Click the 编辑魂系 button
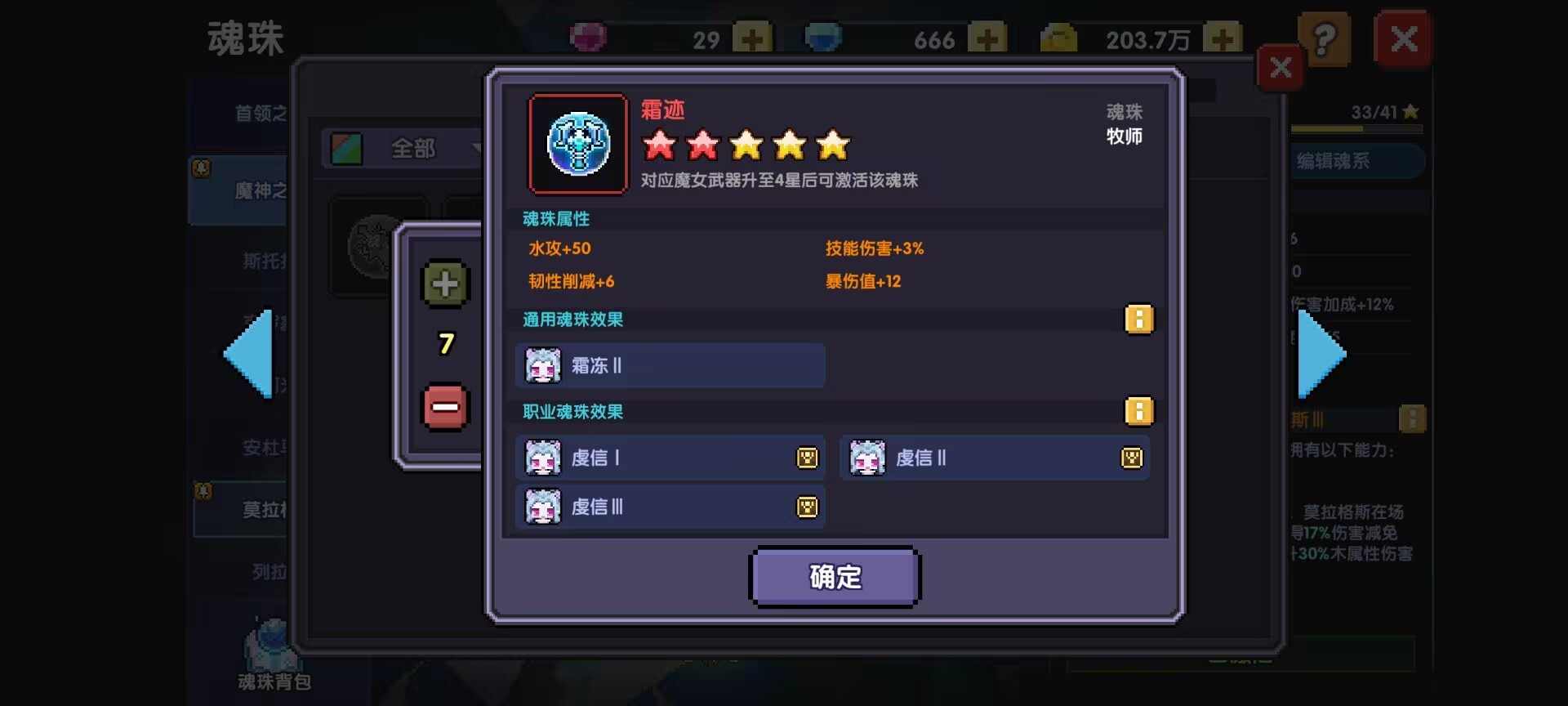The height and width of the screenshot is (706, 1568). [1356, 160]
